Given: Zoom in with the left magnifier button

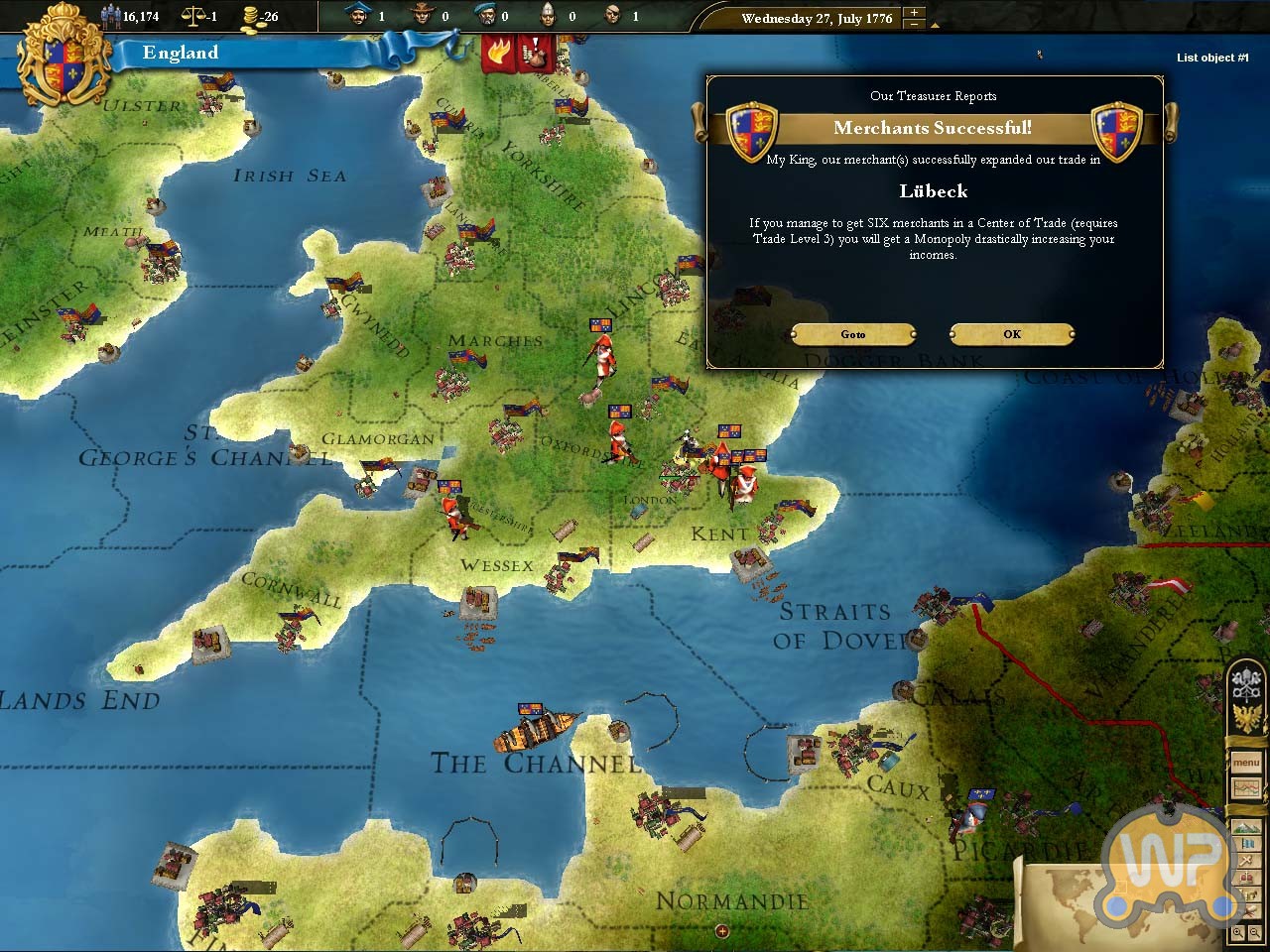Looking at the screenshot, I should click(x=1238, y=933).
